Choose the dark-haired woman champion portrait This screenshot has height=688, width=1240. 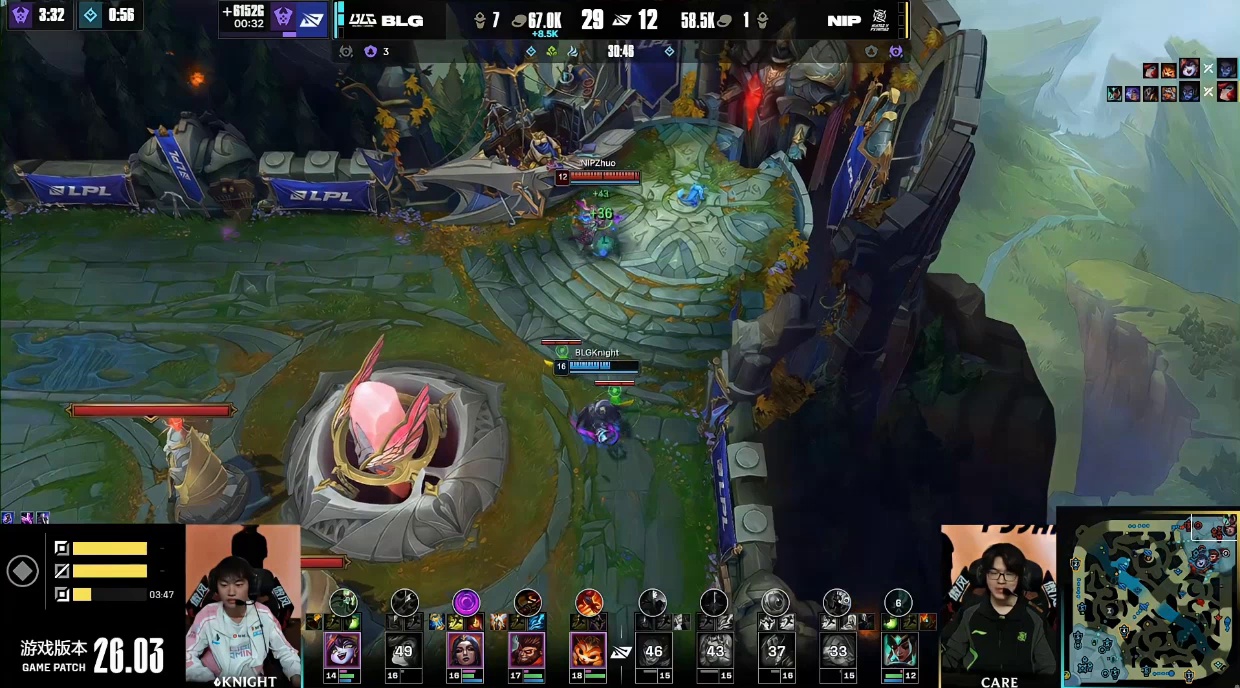pyautogui.click(x=465, y=650)
